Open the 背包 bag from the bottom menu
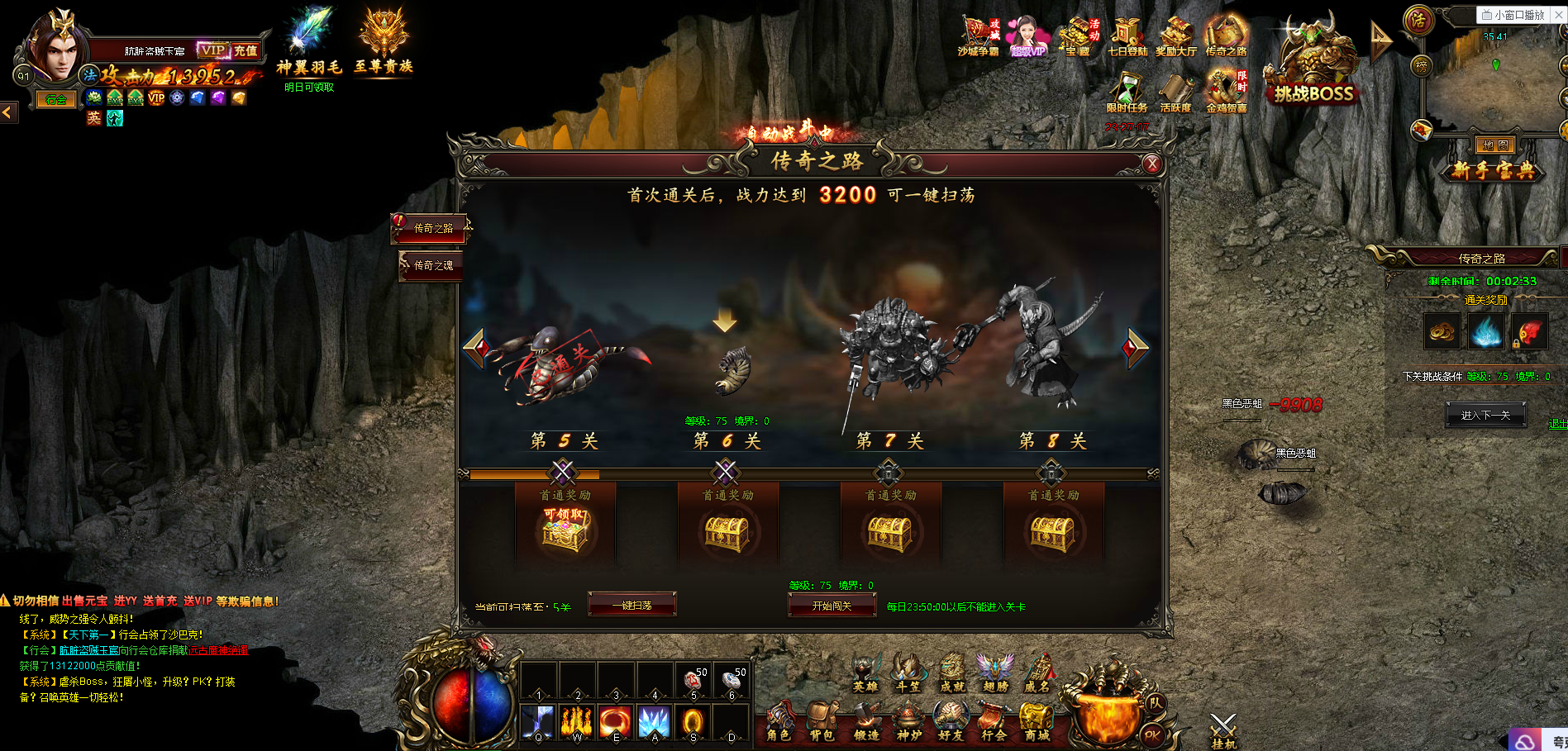The image size is (1568, 751). click(822, 721)
